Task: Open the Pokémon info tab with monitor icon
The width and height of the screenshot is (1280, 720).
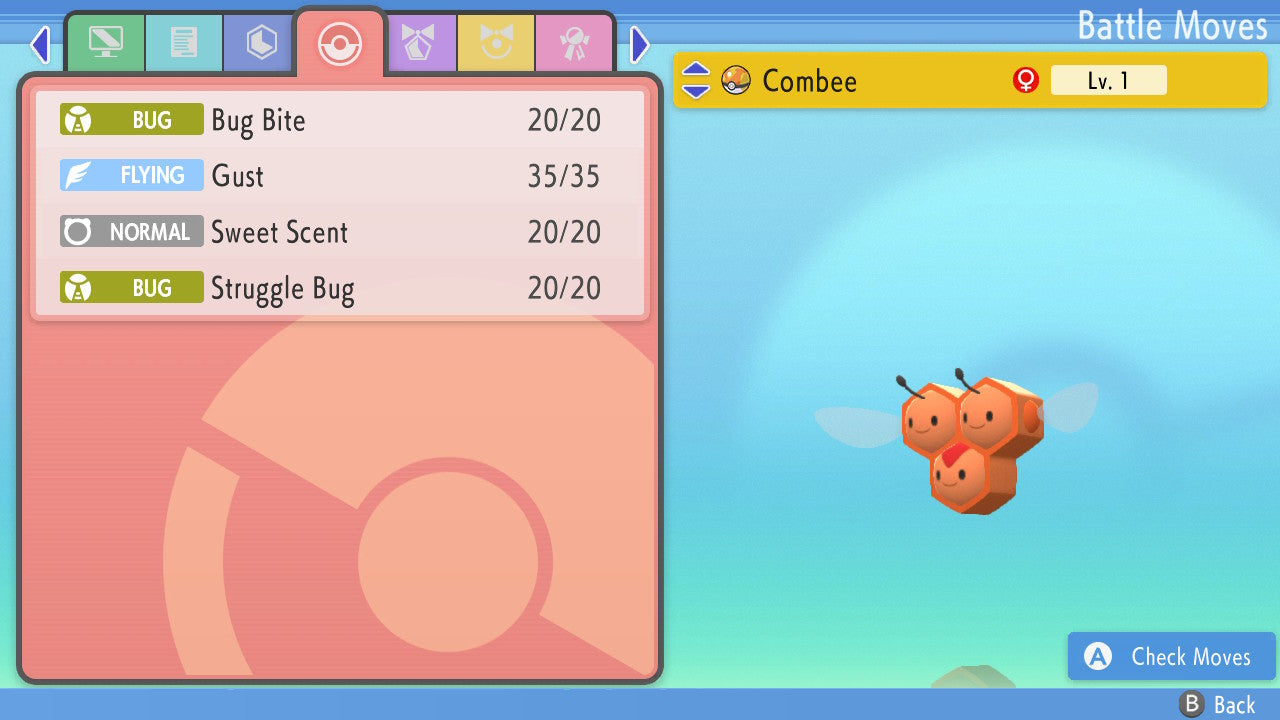Action: tap(105, 43)
